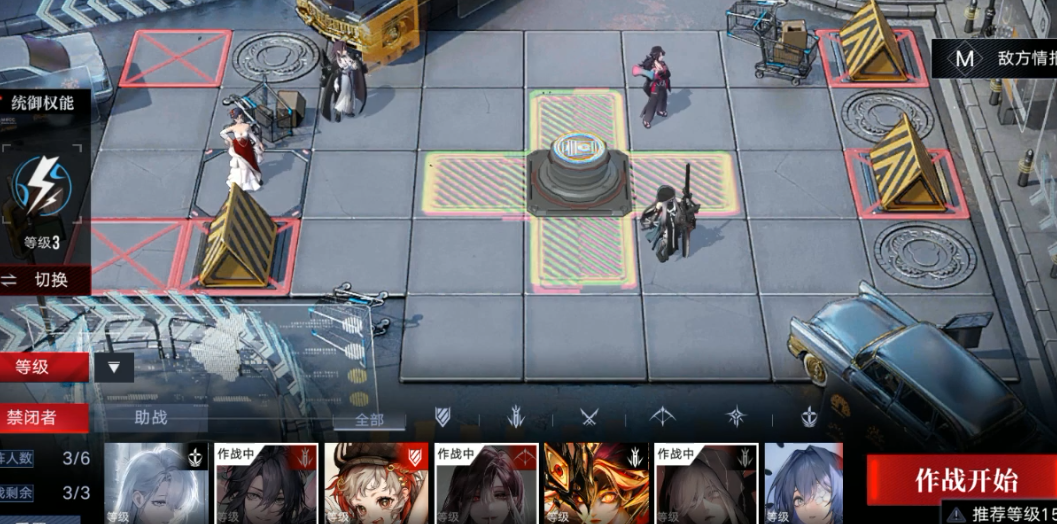Filter roster by bow class icon

coord(662,417)
